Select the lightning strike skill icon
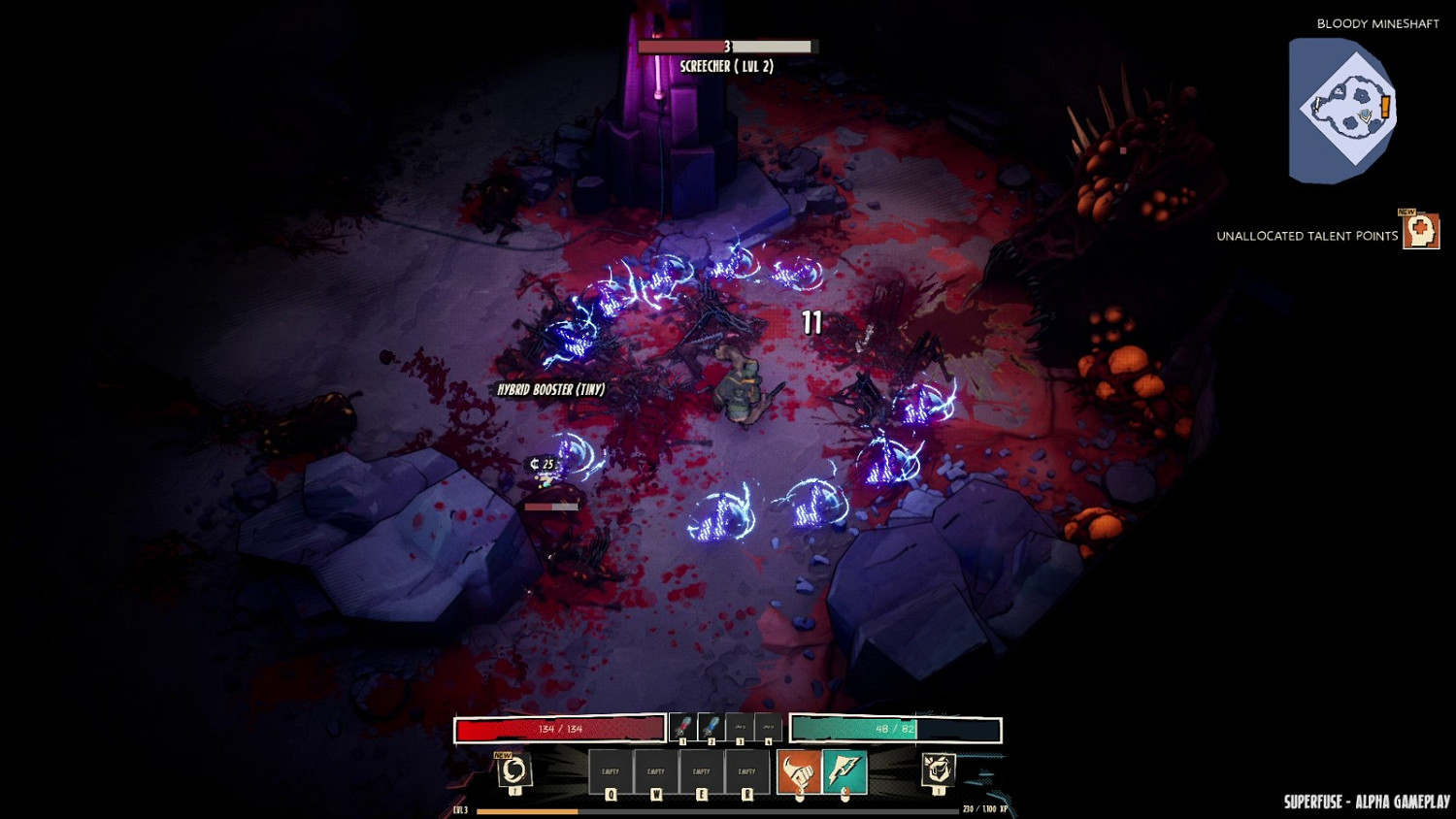 click(x=844, y=772)
